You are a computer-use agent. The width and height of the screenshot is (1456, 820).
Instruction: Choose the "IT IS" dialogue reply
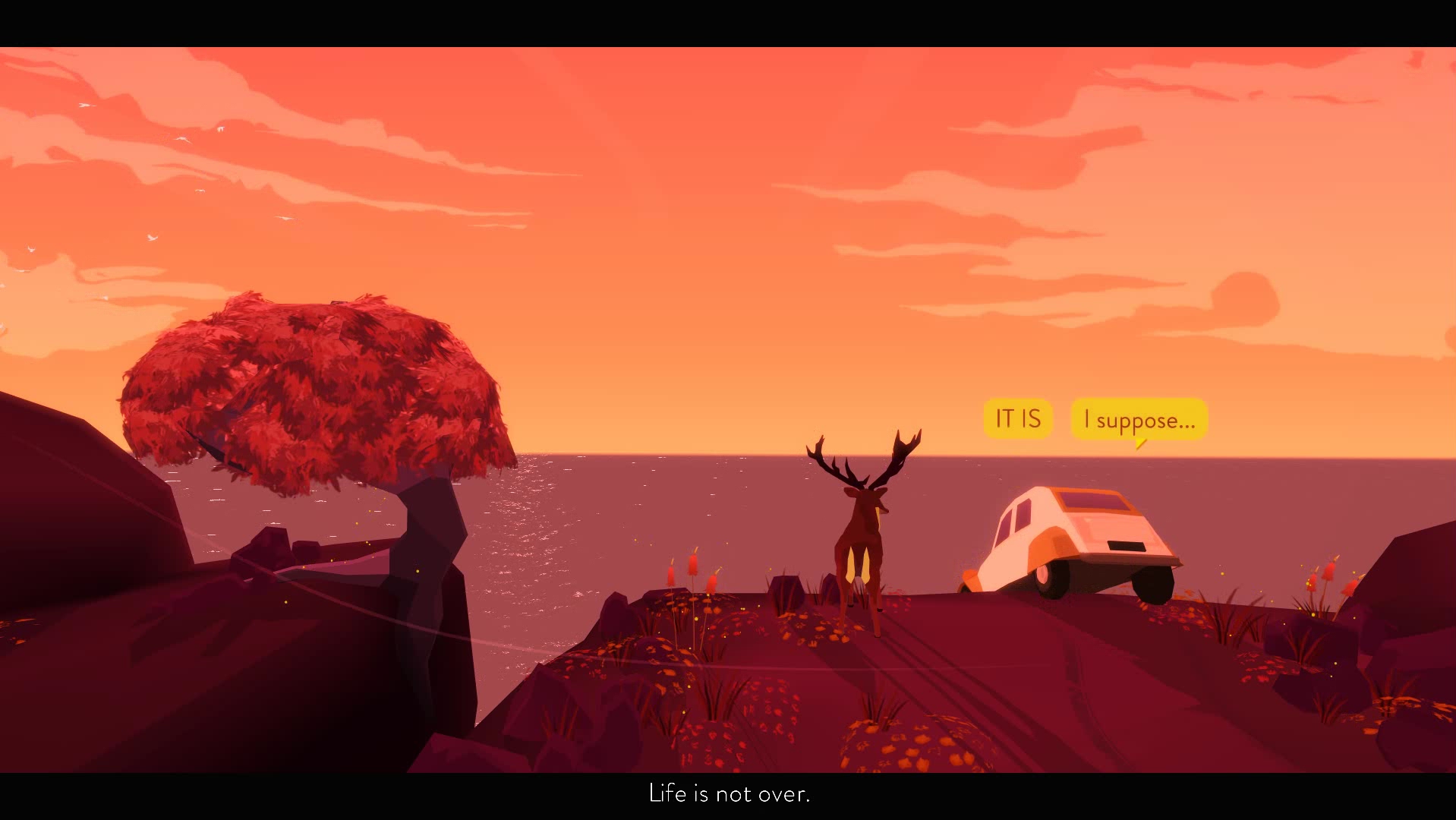(x=1017, y=418)
